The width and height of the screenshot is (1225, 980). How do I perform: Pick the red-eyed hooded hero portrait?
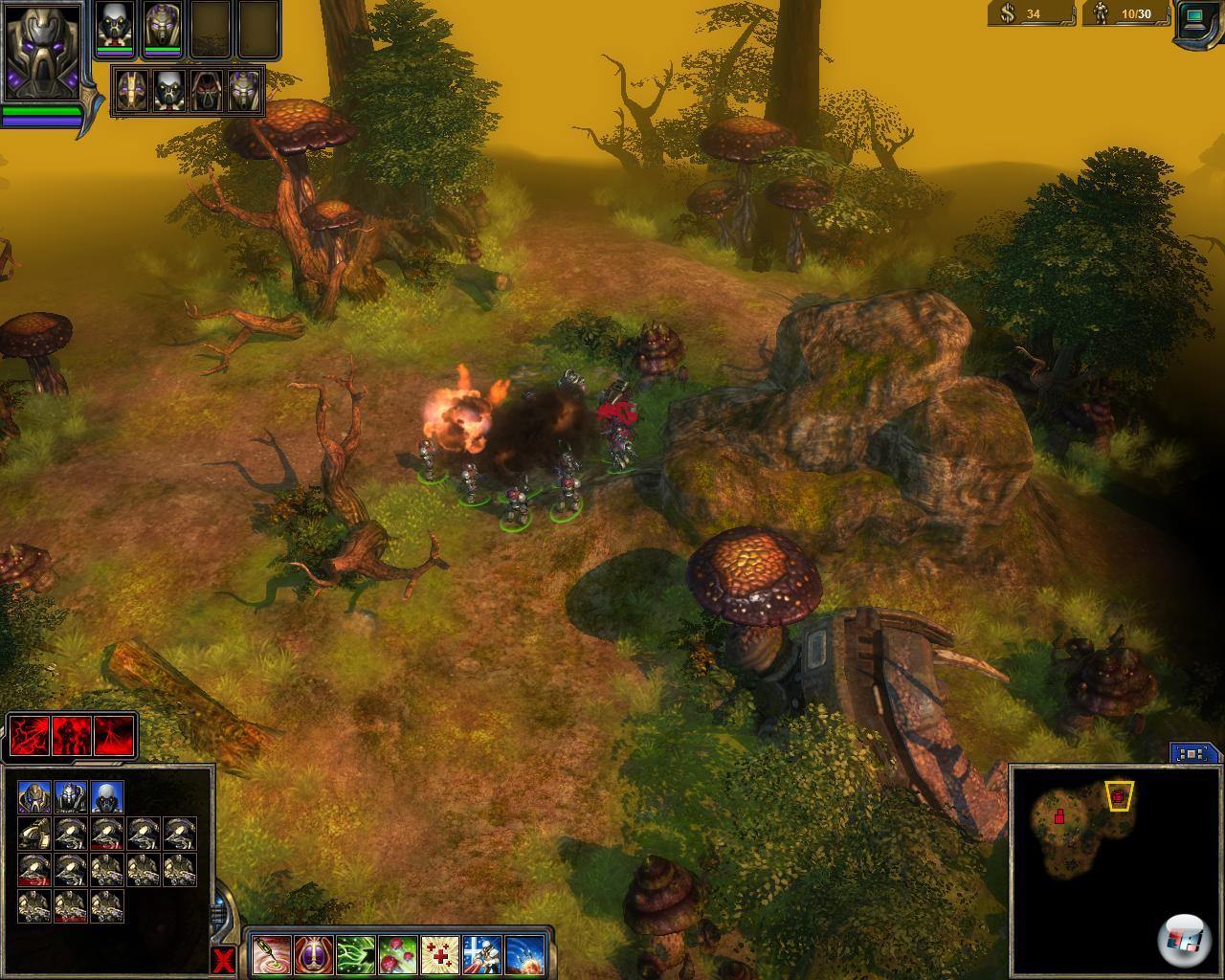click(x=205, y=92)
